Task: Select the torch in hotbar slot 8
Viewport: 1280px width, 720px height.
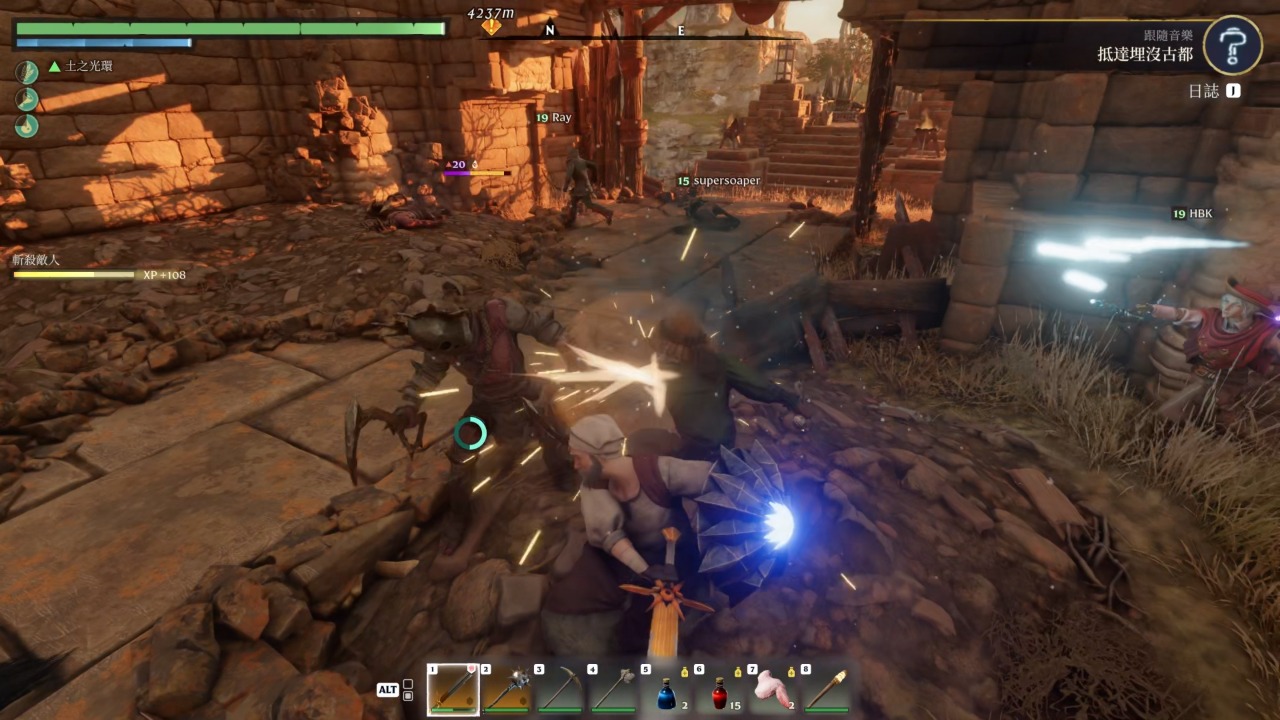Action: coord(827,689)
